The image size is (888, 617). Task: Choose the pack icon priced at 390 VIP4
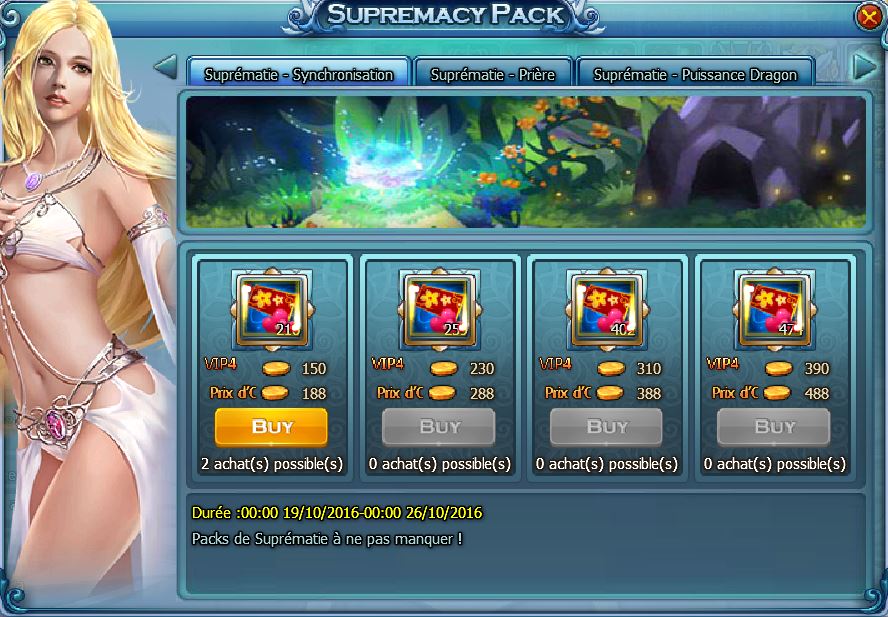(774, 307)
